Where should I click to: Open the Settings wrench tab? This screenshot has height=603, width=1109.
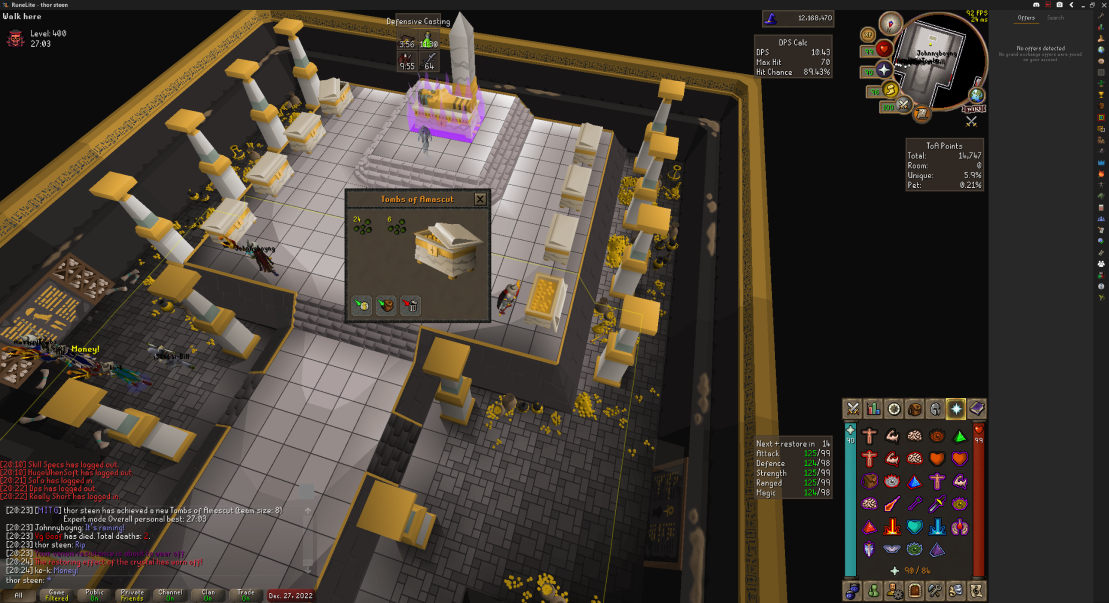point(936,590)
